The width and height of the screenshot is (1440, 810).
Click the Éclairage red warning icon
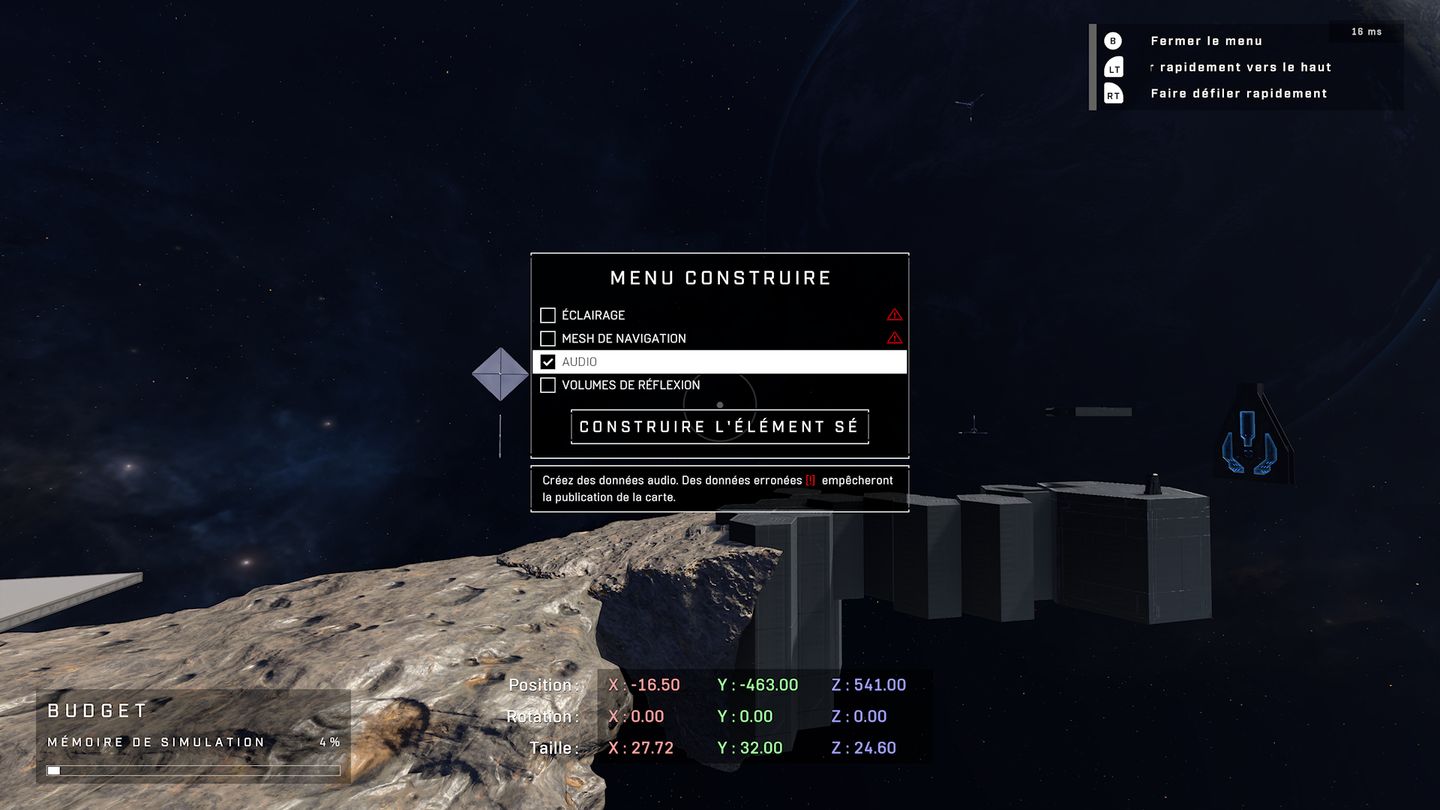[894, 315]
